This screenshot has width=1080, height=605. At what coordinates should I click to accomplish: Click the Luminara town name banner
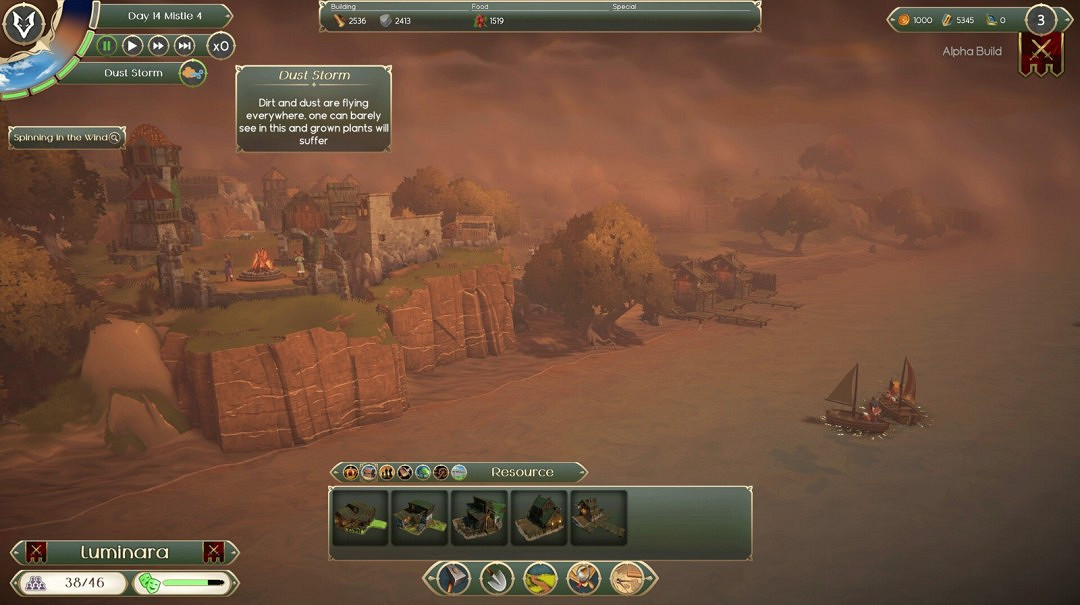click(x=125, y=552)
